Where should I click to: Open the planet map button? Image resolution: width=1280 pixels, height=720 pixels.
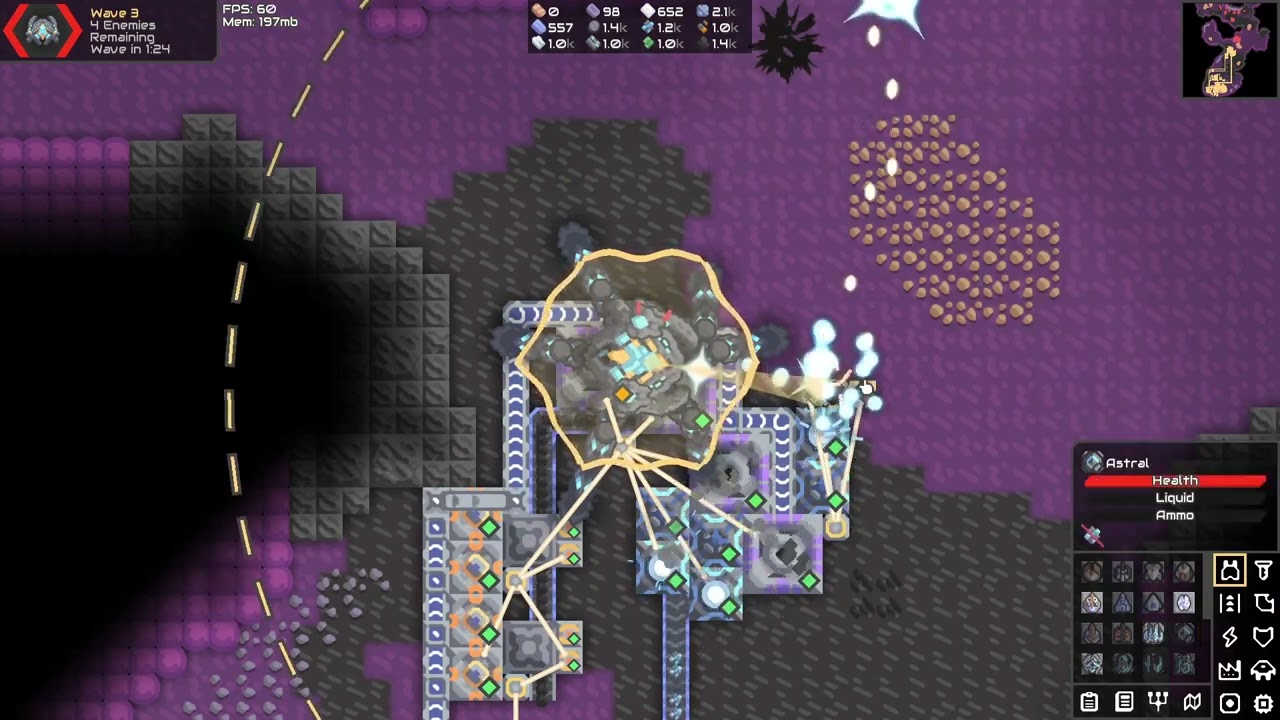[1192, 702]
